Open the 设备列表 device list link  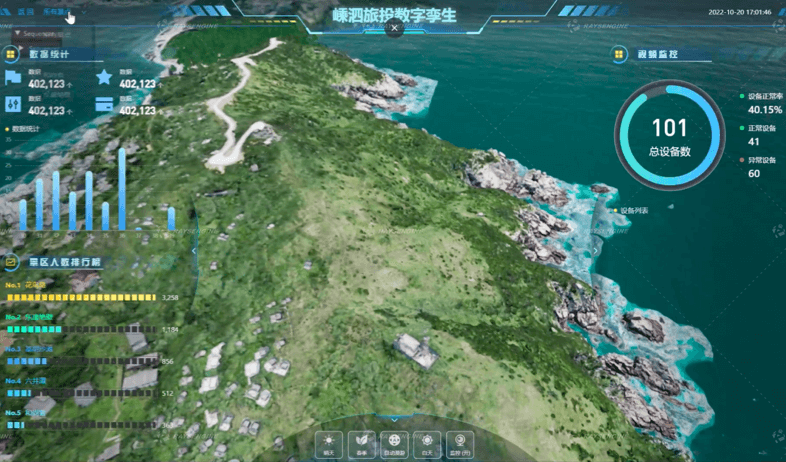(634, 211)
